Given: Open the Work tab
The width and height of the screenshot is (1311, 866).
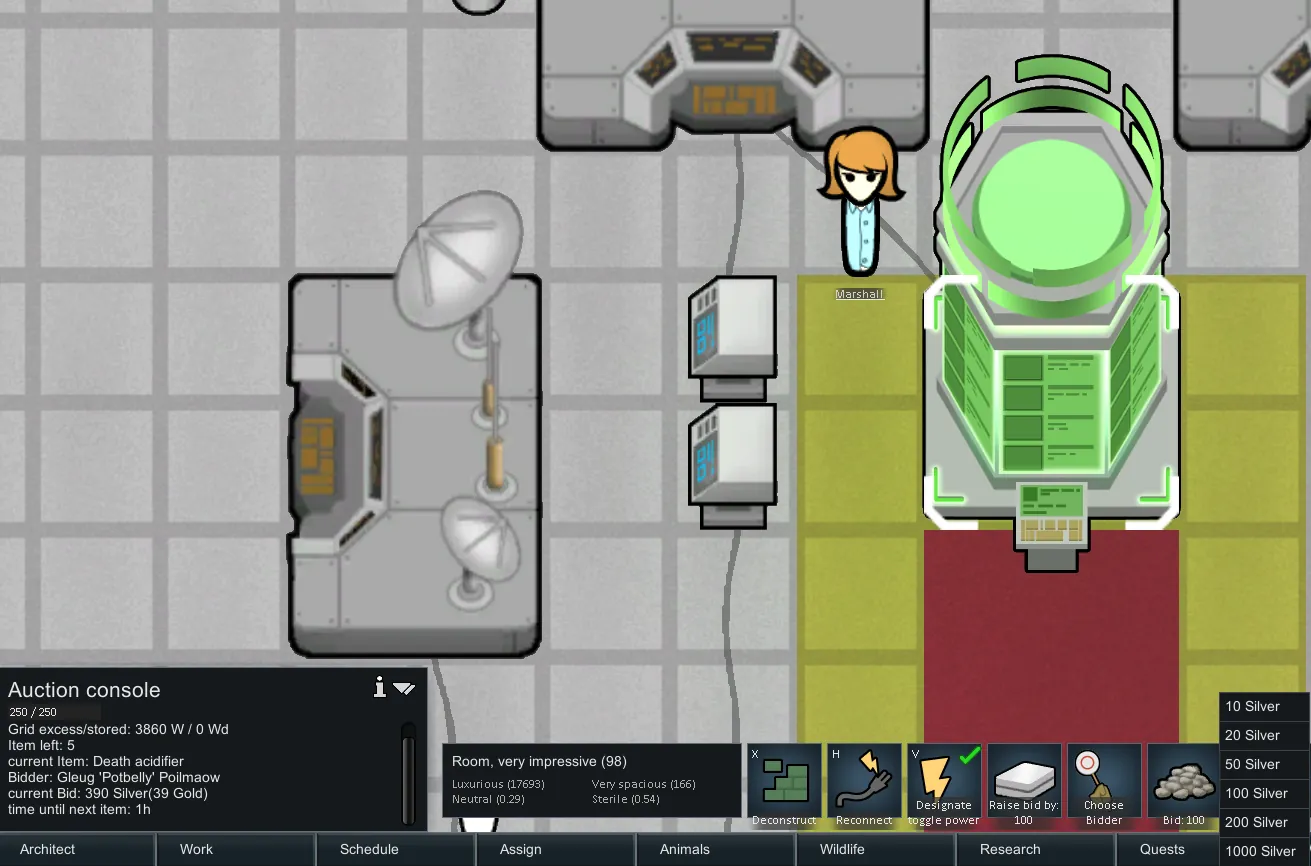Looking at the screenshot, I should [x=196, y=849].
